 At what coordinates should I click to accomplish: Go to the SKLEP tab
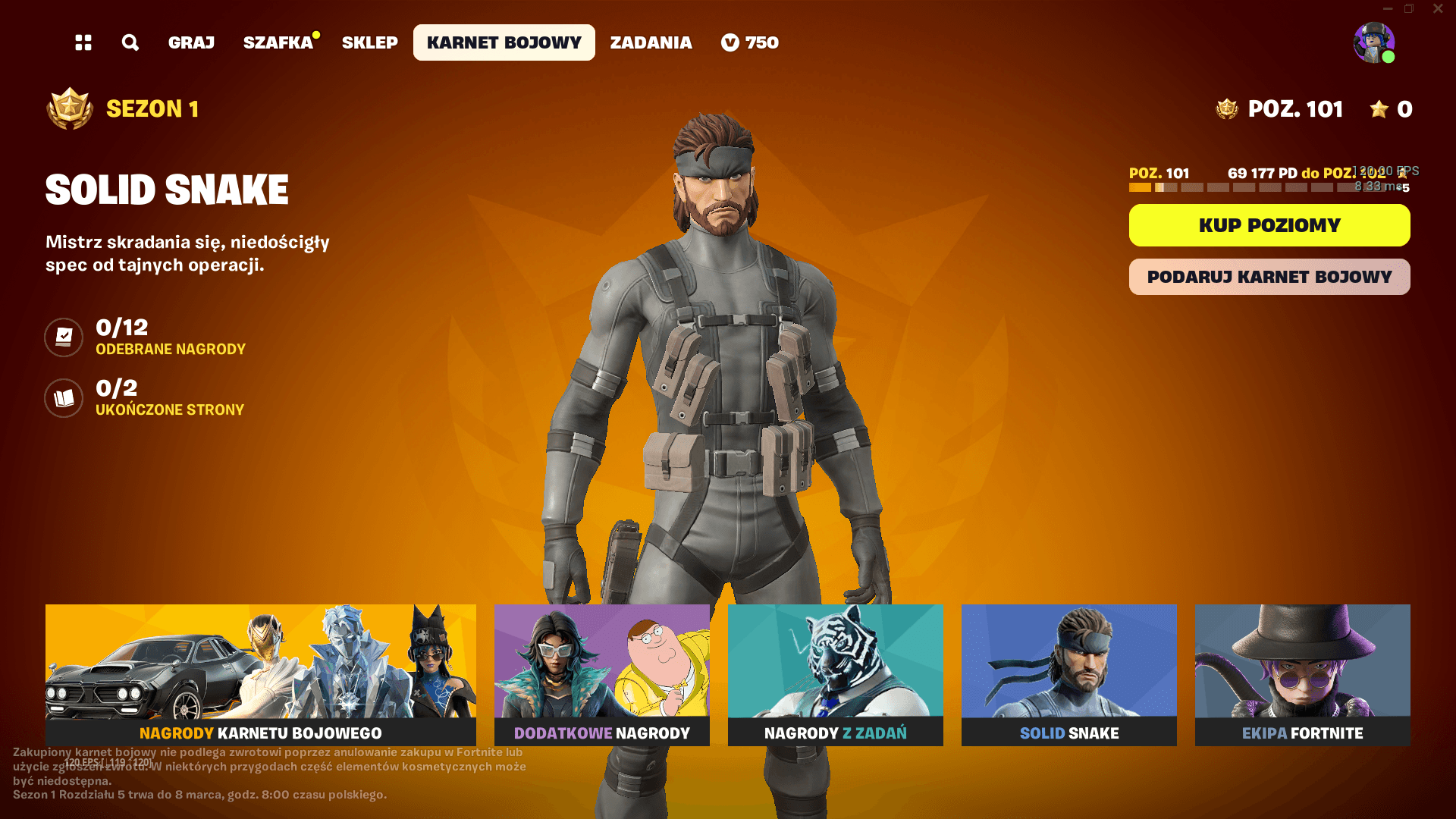click(369, 42)
